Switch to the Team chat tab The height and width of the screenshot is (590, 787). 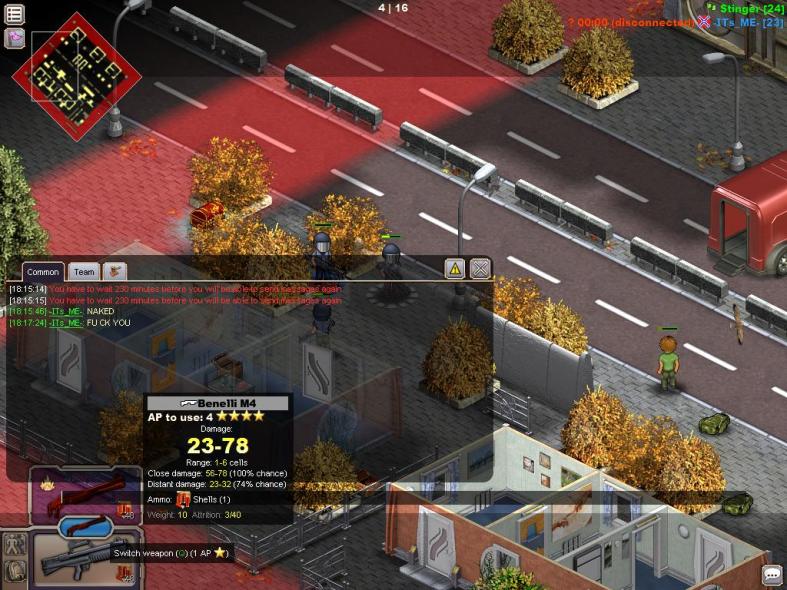[x=85, y=272]
